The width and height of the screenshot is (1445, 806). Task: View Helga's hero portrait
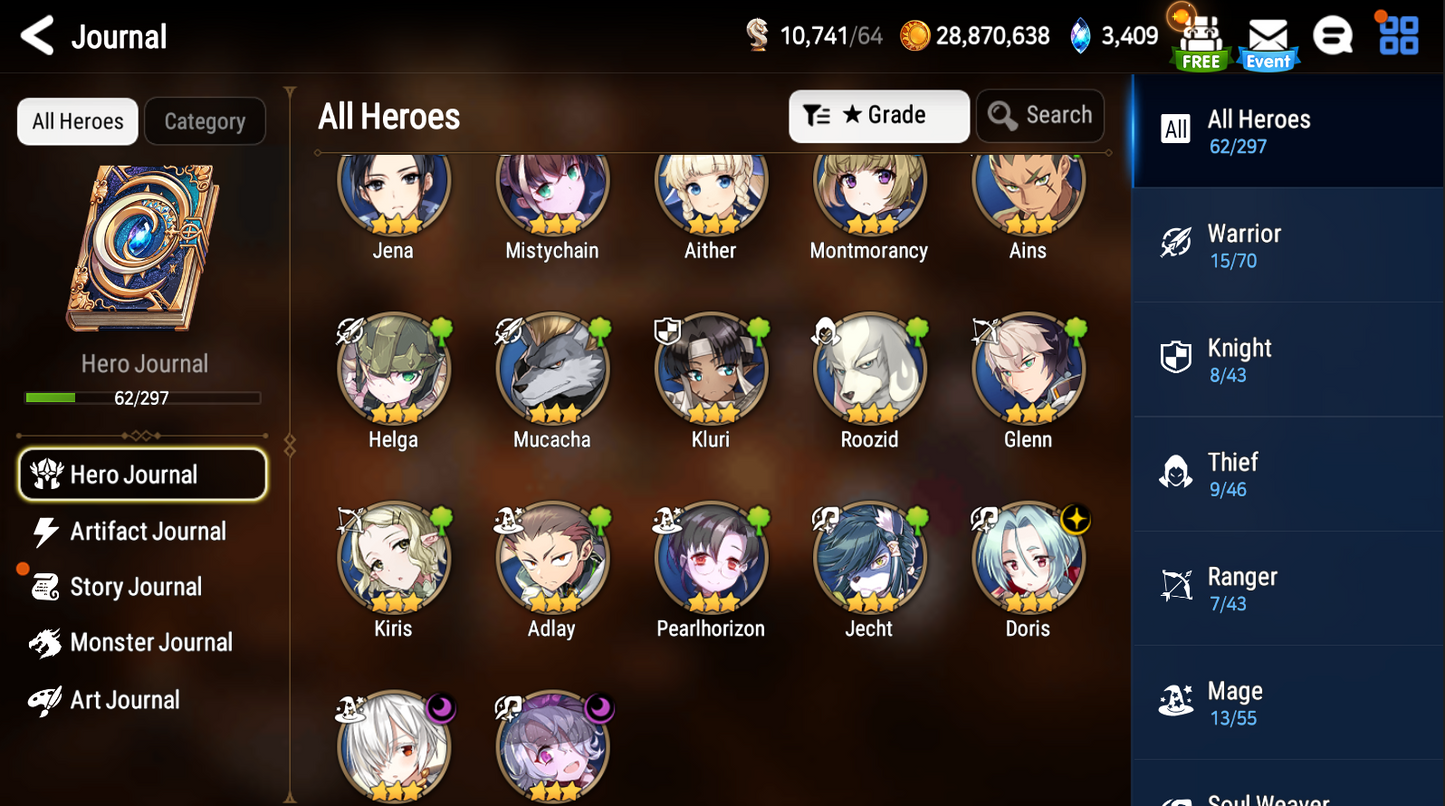(393, 369)
